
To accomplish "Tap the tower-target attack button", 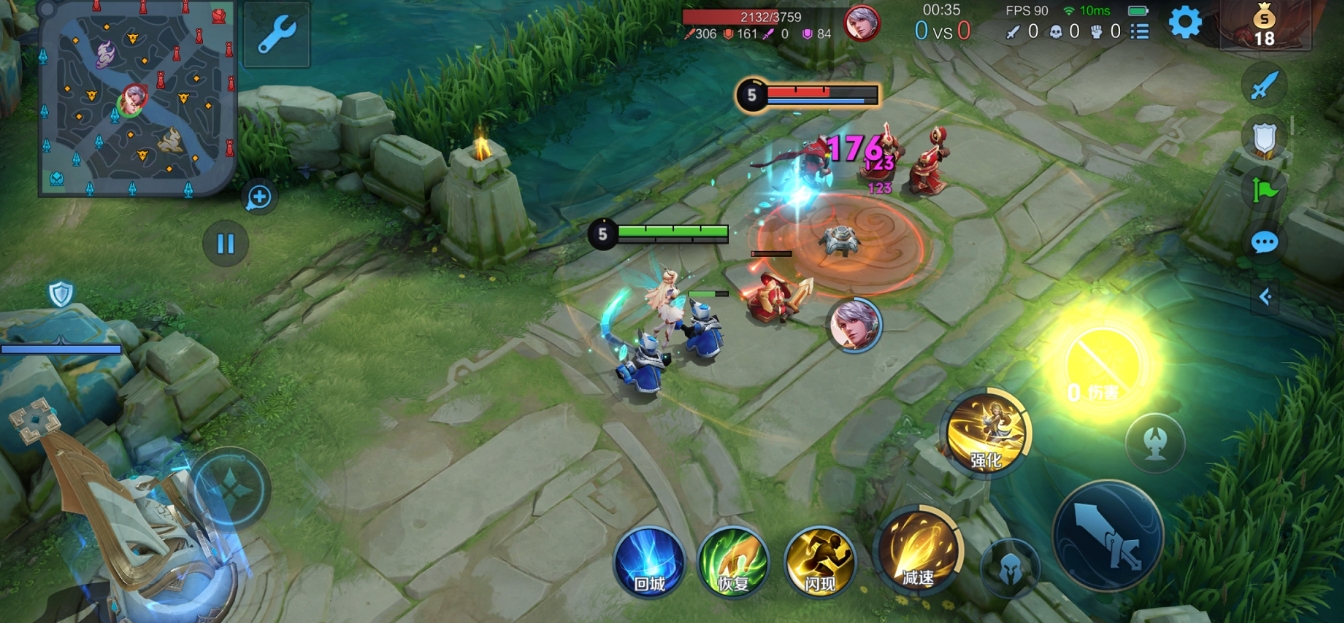I will tap(1155, 442).
